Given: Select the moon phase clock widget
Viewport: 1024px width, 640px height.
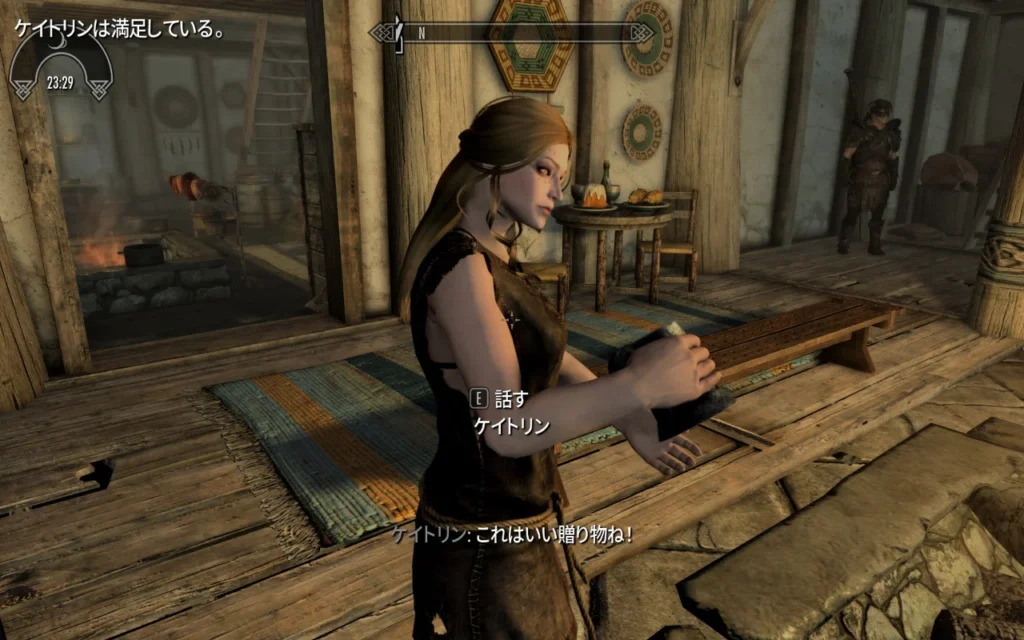Looking at the screenshot, I should 61,66.
